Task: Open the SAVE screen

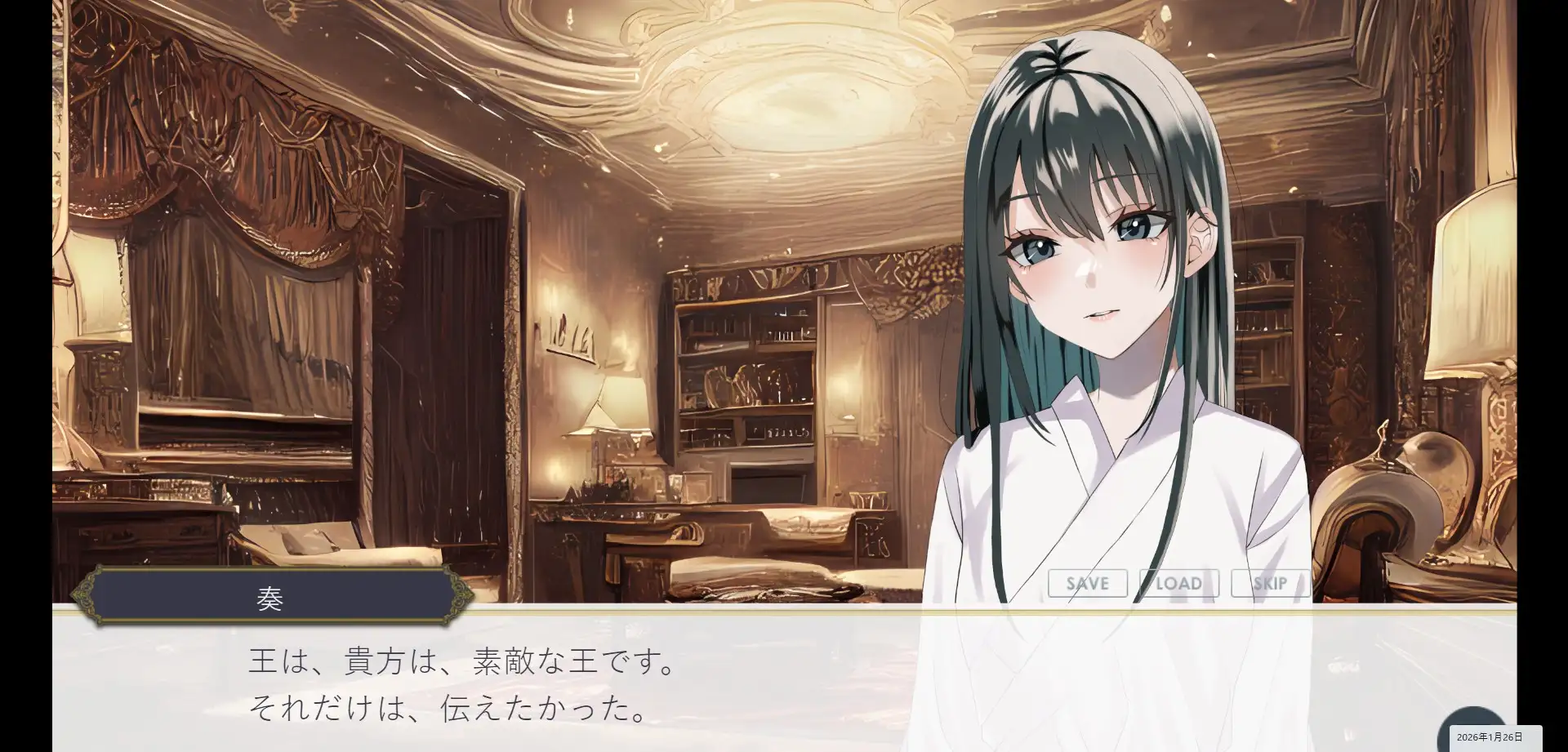Action: [1086, 583]
